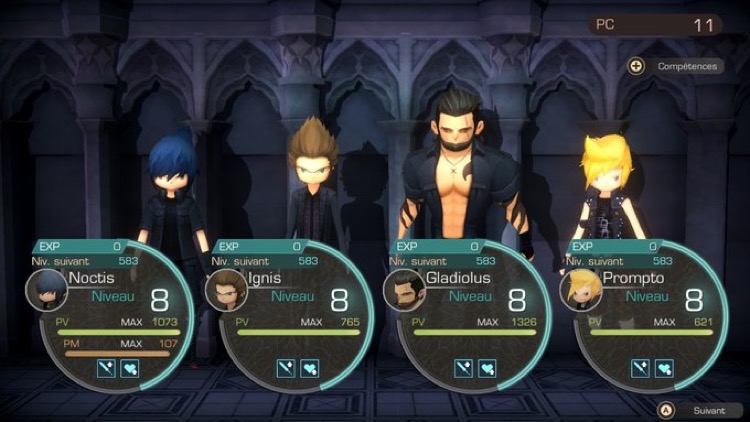
Task: Choose the hearts icon in Ignis's panel
Action: point(307,368)
